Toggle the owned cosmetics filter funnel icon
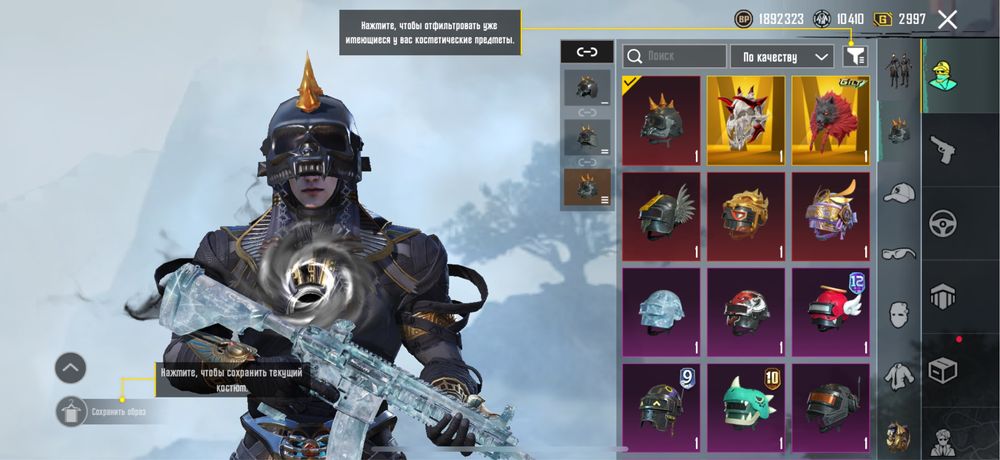Viewport: 1000px width, 460px height. (x=855, y=57)
